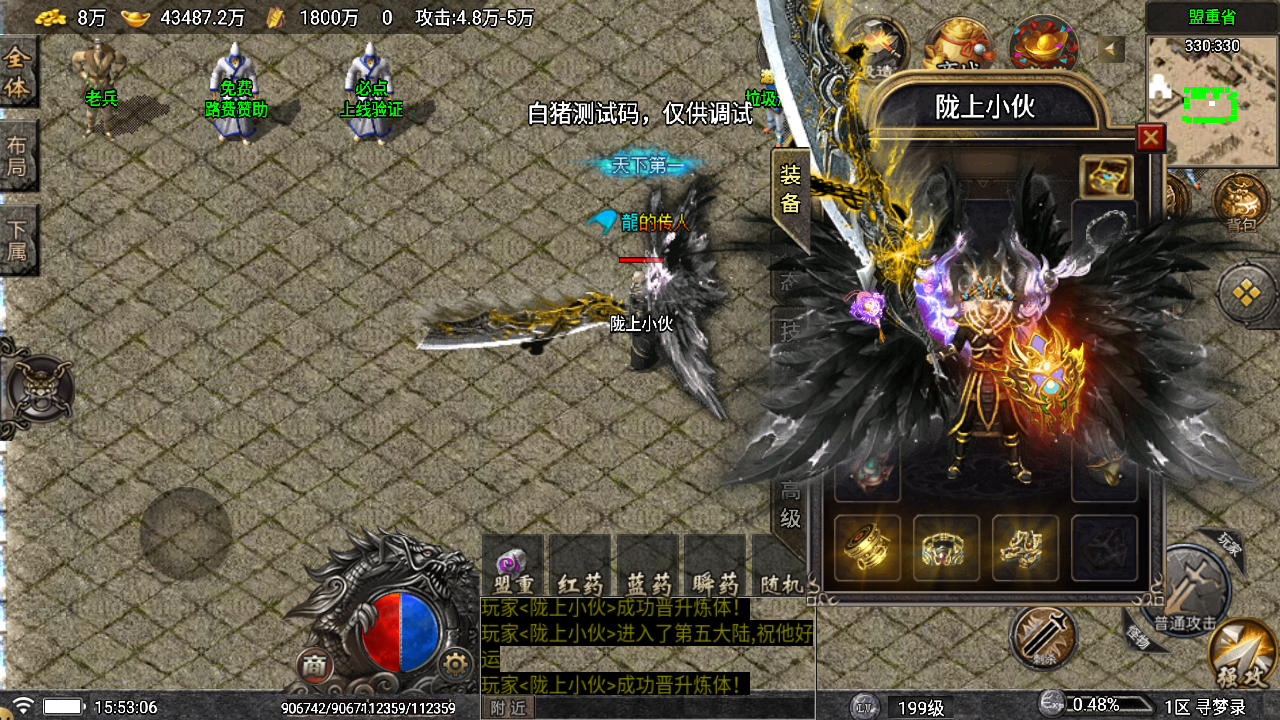
Task: Open settings with the gear icon
Action: coord(456,663)
